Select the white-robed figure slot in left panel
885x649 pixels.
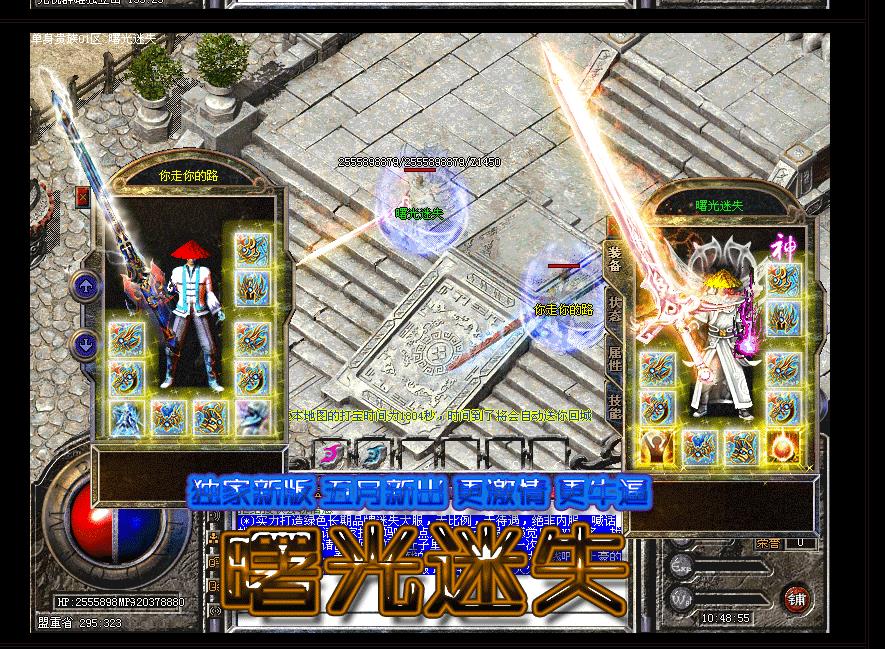126,417
